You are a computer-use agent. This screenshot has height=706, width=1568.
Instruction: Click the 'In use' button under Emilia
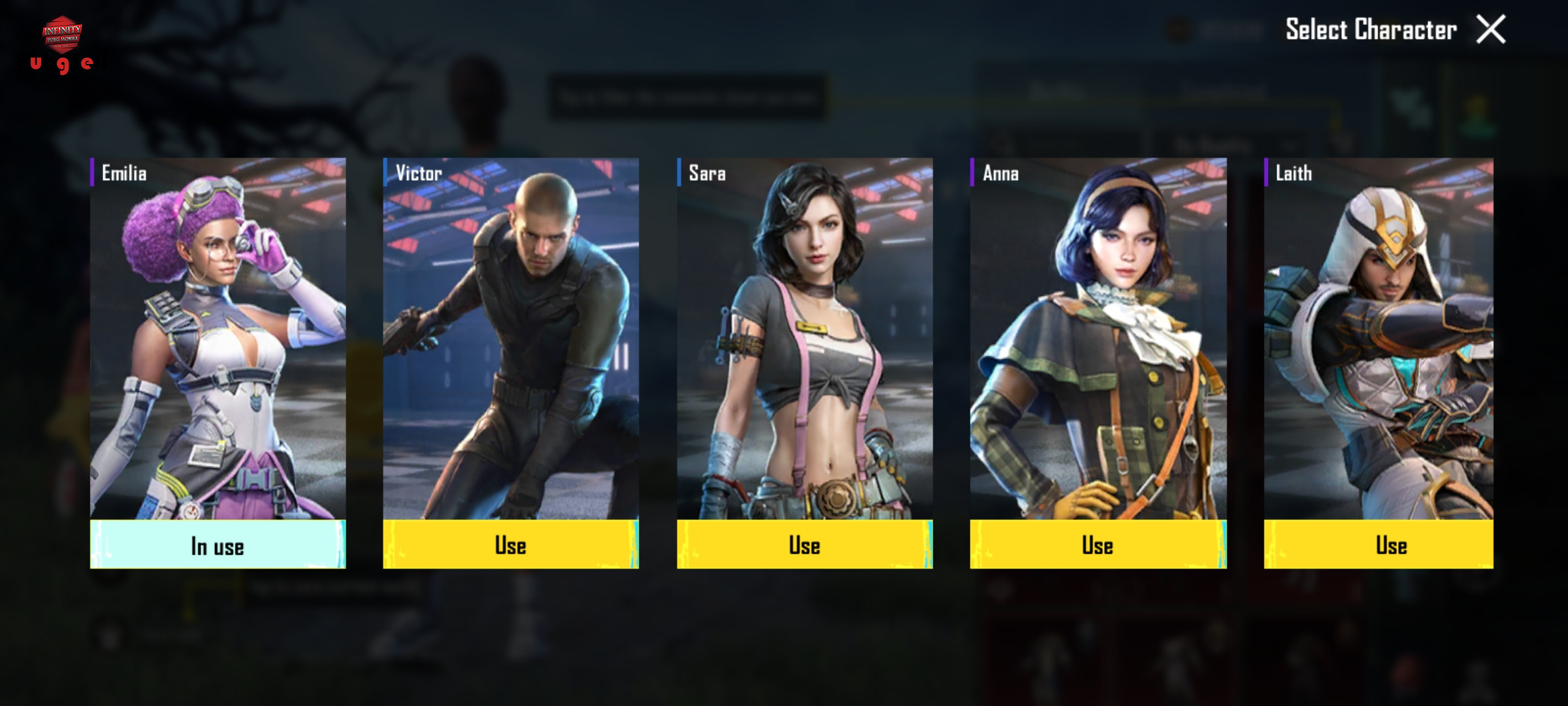pos(218,545)
